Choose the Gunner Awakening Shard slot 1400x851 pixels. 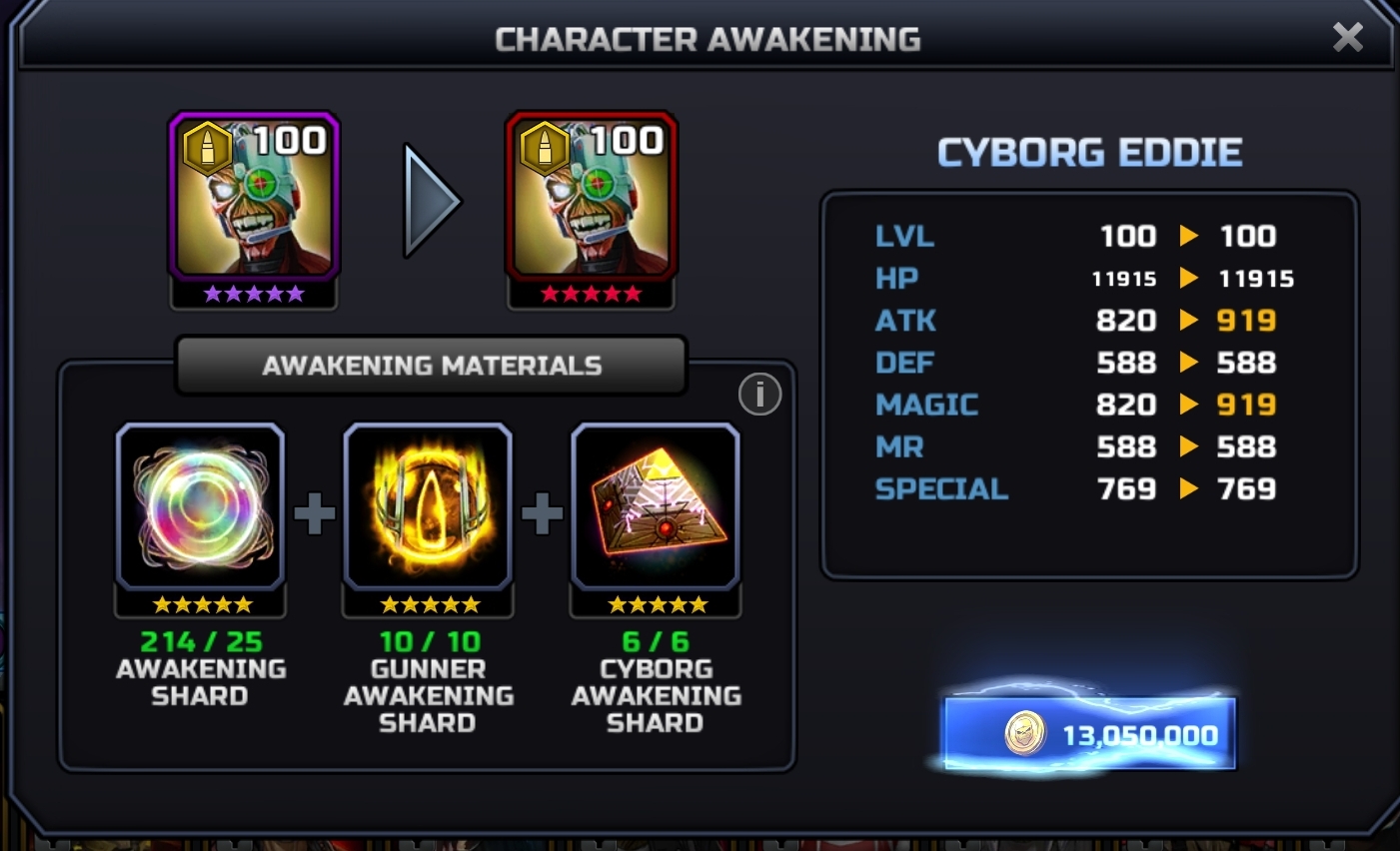point(428,507)
